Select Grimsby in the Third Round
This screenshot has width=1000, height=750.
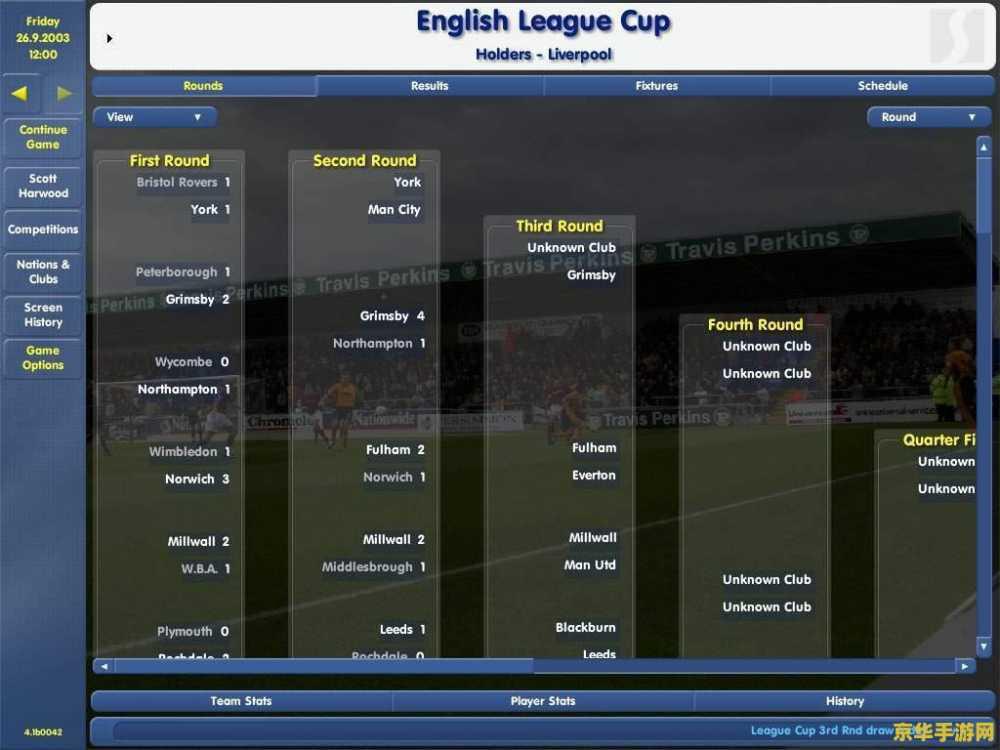tap(591, 275)
